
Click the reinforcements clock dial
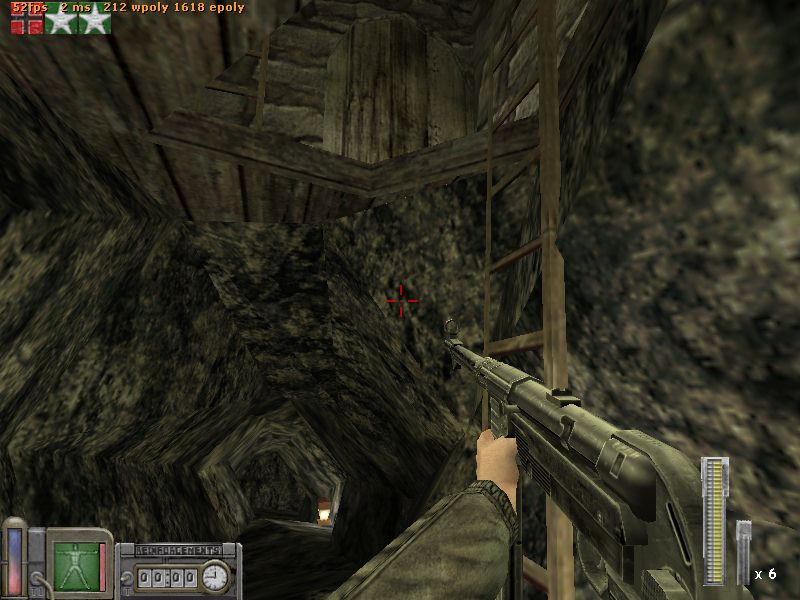point(214,577)
